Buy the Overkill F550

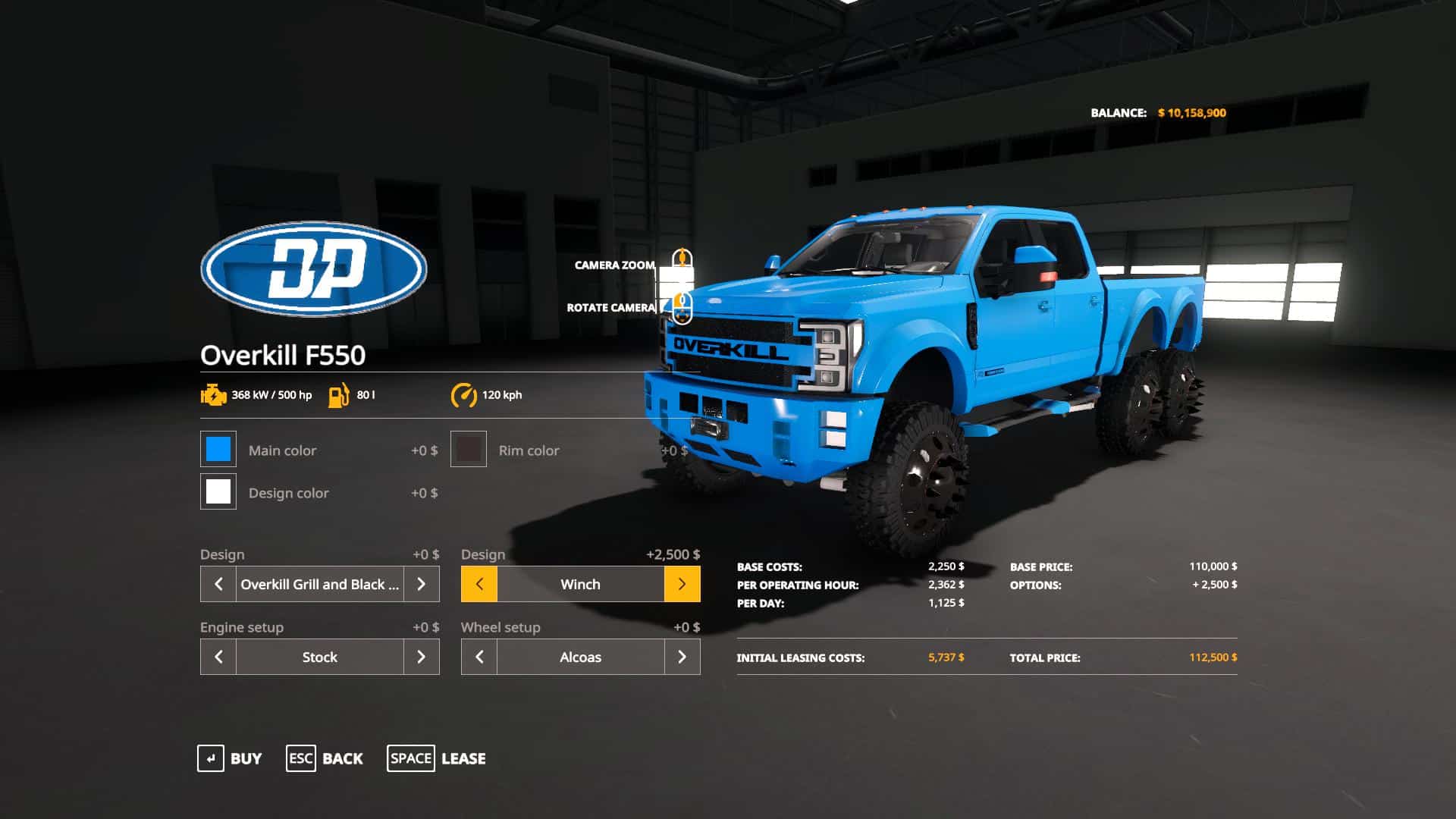click(x=230, y=758)
